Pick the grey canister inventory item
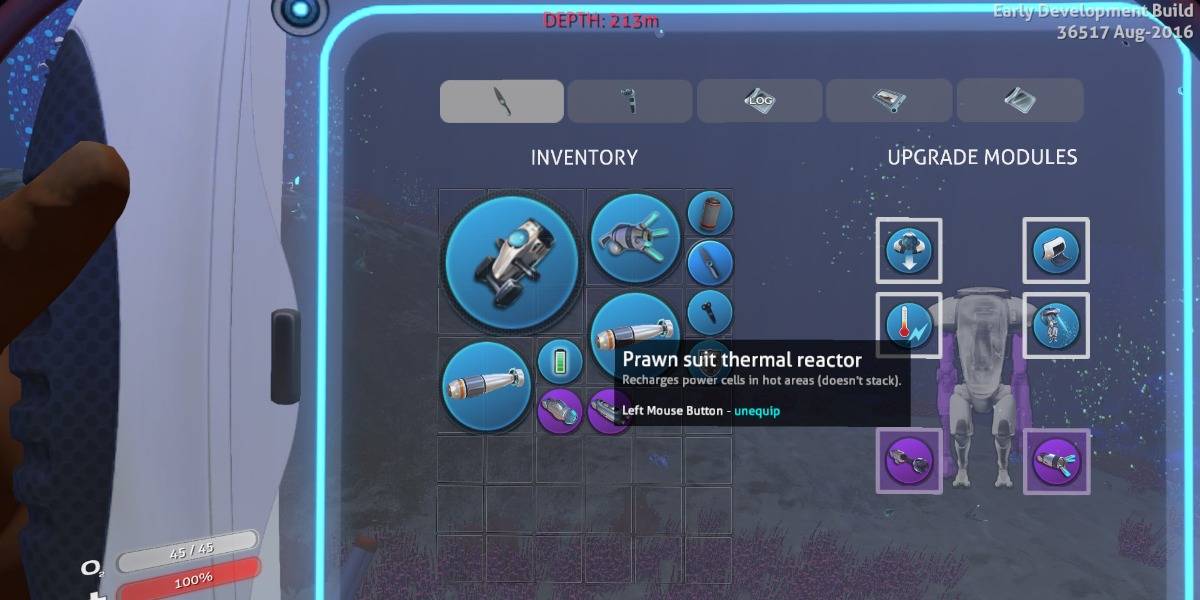1200x600 pixels. pos(710,214)
